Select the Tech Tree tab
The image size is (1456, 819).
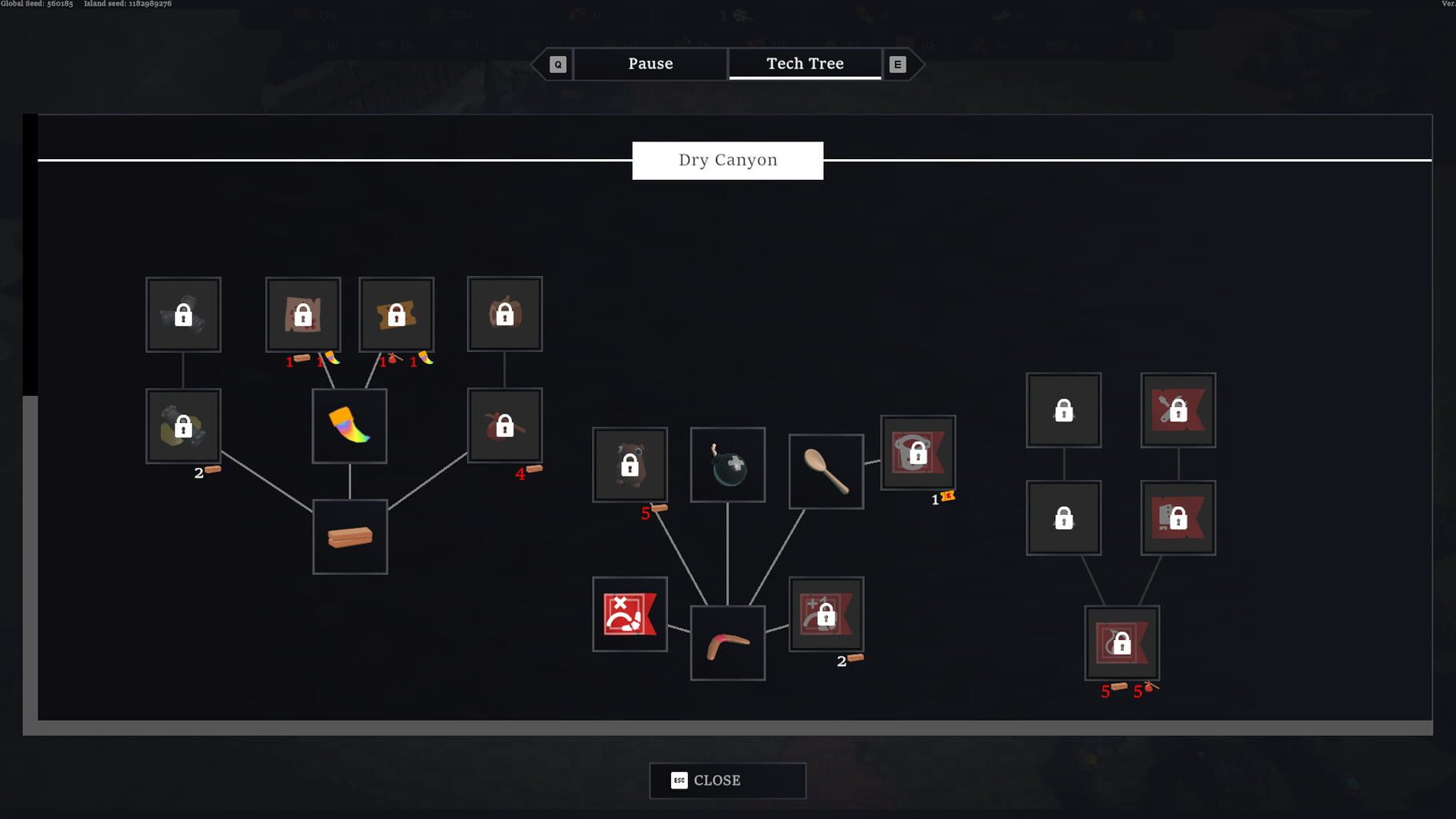(x=805, y=63)
